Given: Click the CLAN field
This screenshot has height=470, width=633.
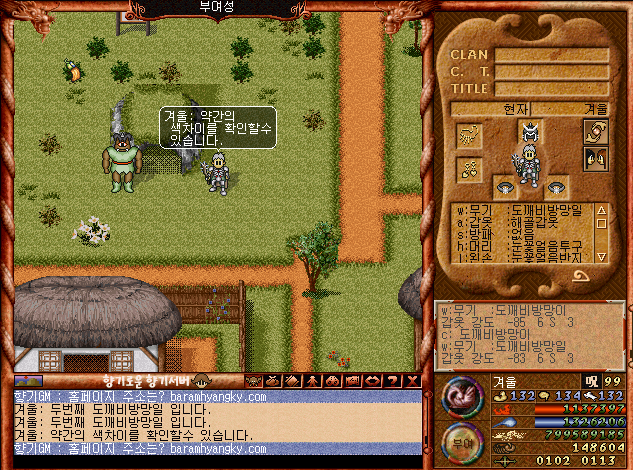Looking at the screenshot, I should [551, 55].
